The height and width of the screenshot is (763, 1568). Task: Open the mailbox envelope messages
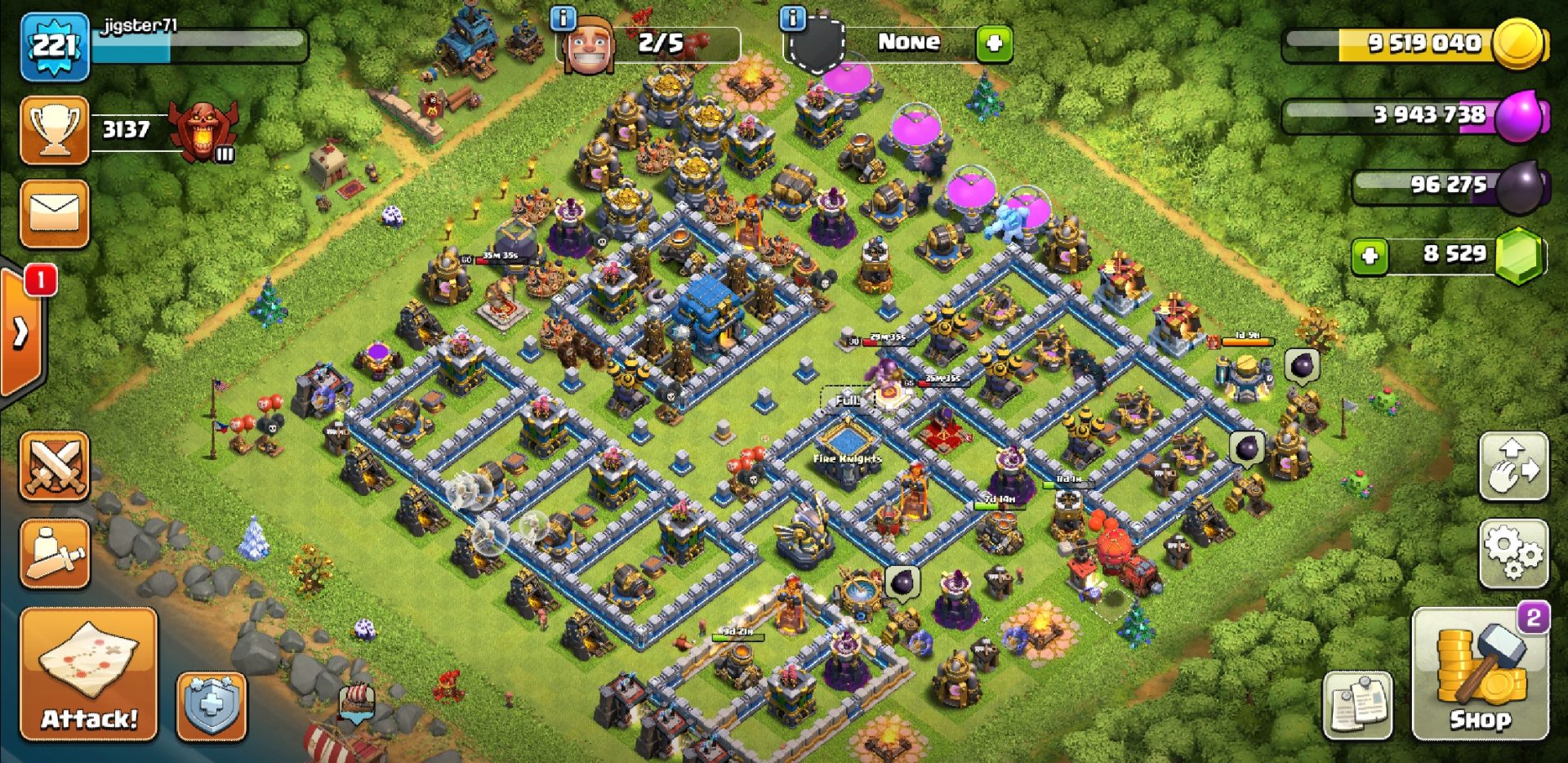pos(55,213)
